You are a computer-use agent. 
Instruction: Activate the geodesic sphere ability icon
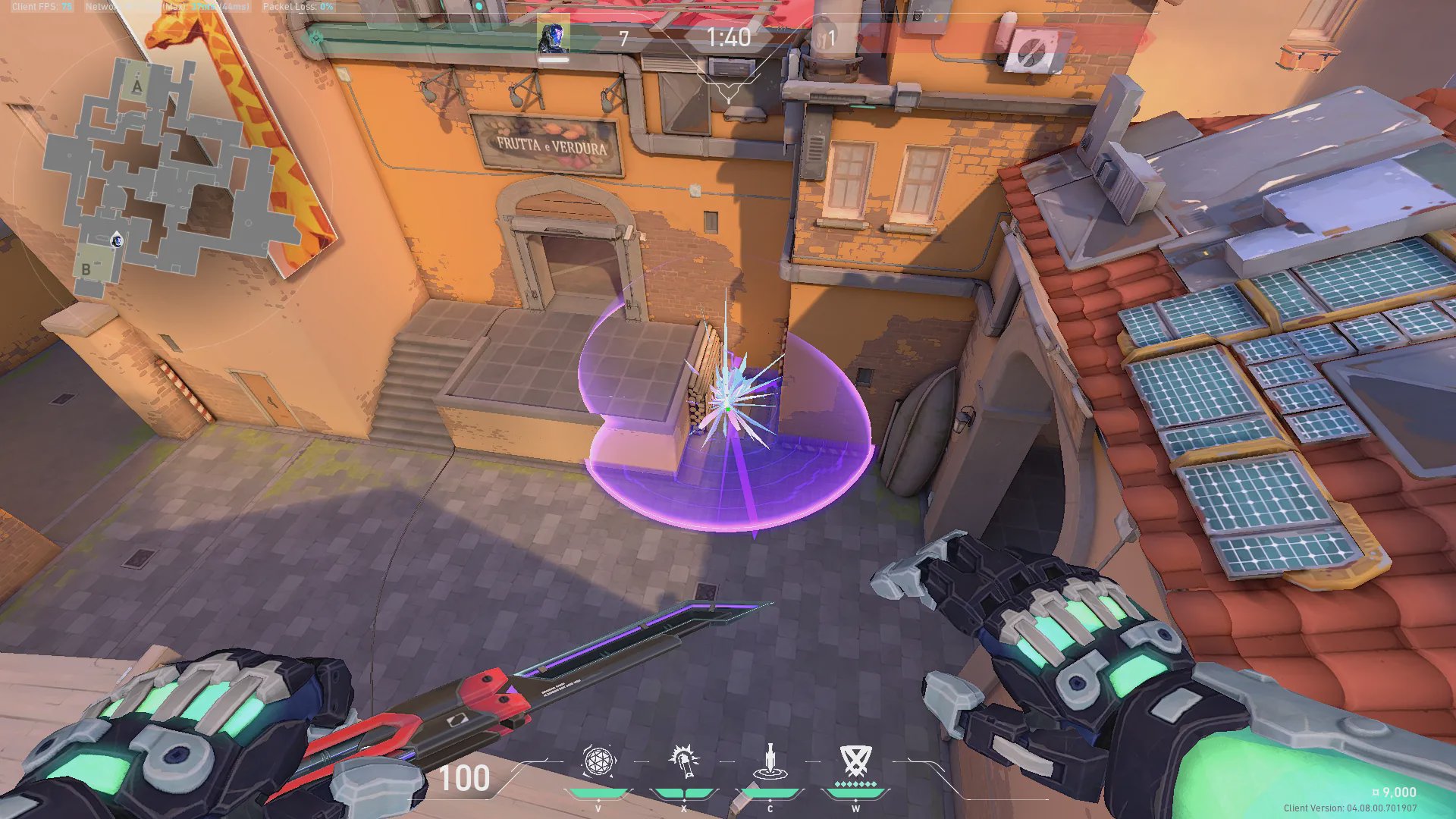coord(598,761)
